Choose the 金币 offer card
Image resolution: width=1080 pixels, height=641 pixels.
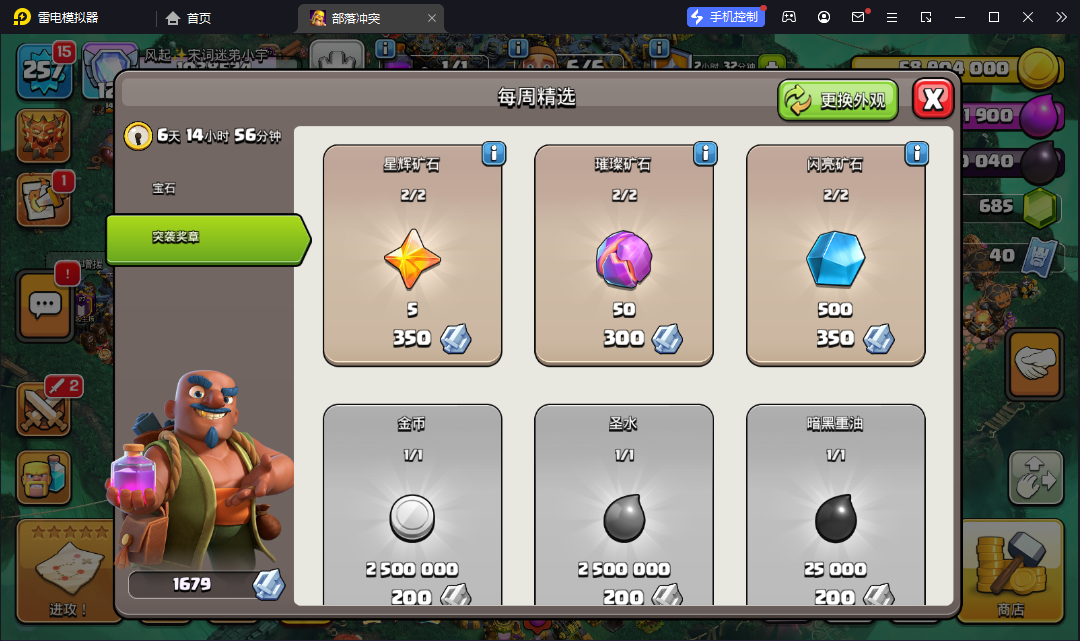pyautogui.click(x=412, y=505)
